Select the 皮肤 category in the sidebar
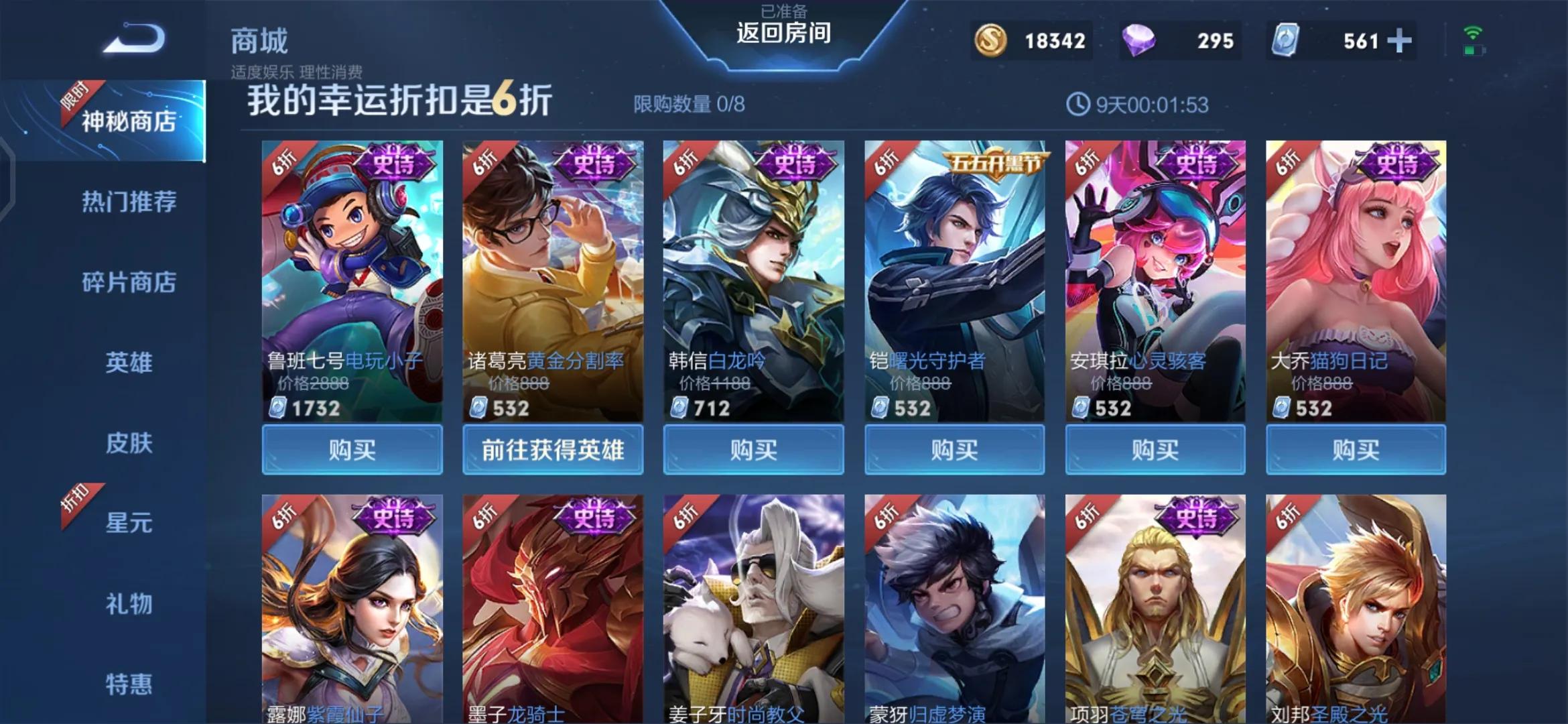This screenshot has height=724, width=1568. point(128,444)
